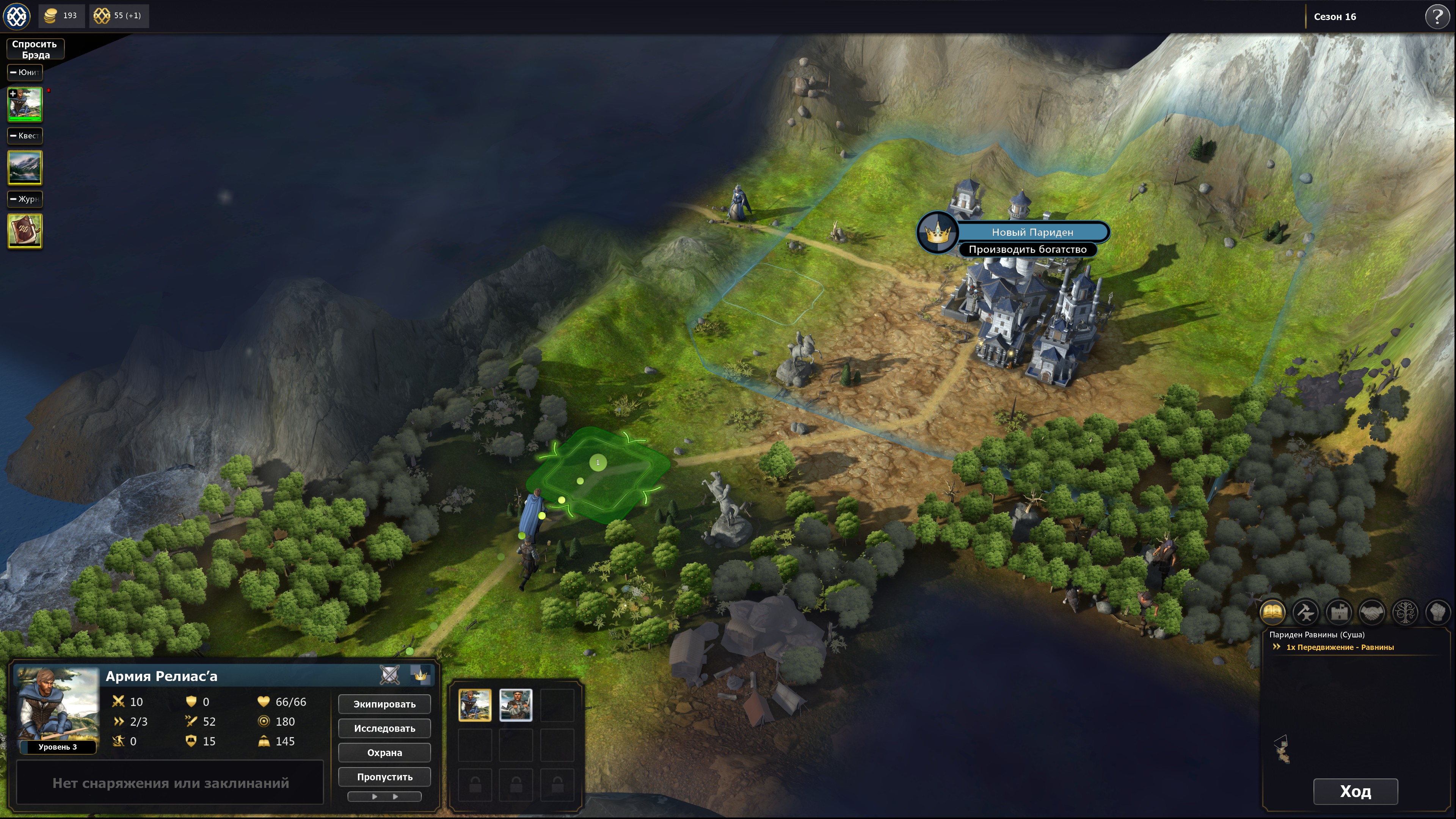The width and height of the screenshot is (1456, 819).
Task: Click the "Ход" end turn button
Action: (x=1355, y=791)
